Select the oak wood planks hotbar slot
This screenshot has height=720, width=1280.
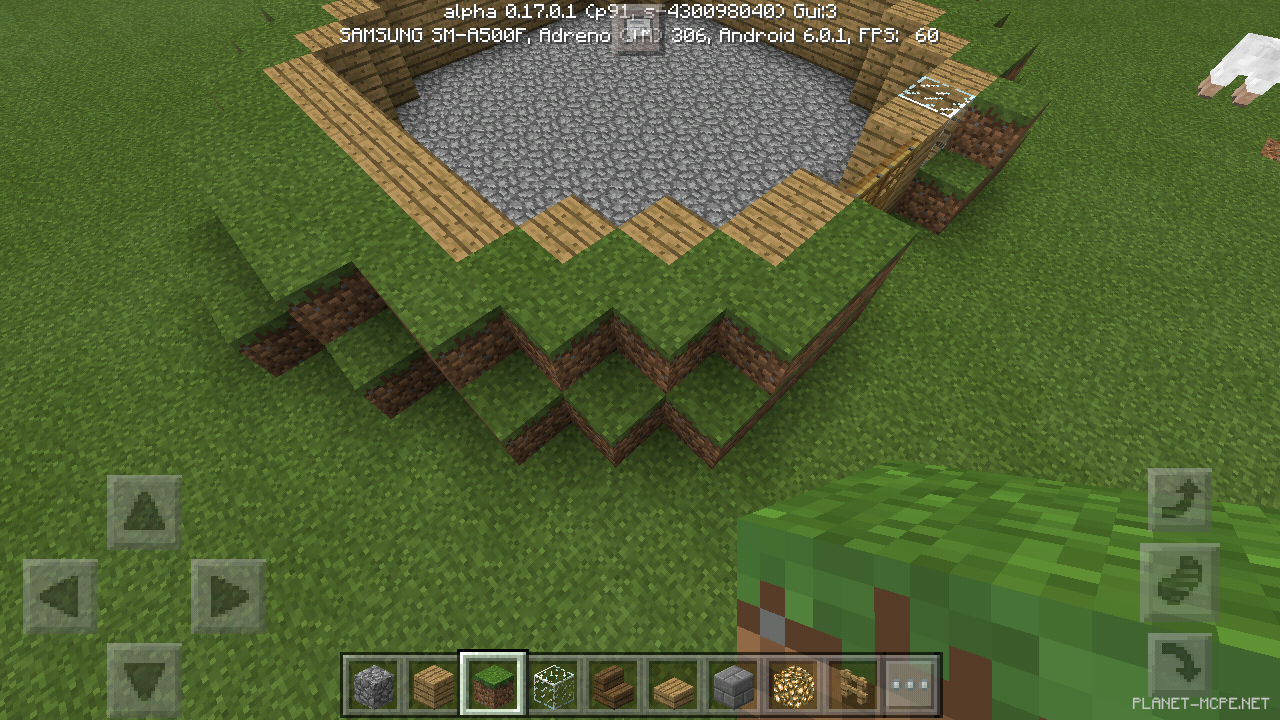pyautogui.click(x=434, y=684)
